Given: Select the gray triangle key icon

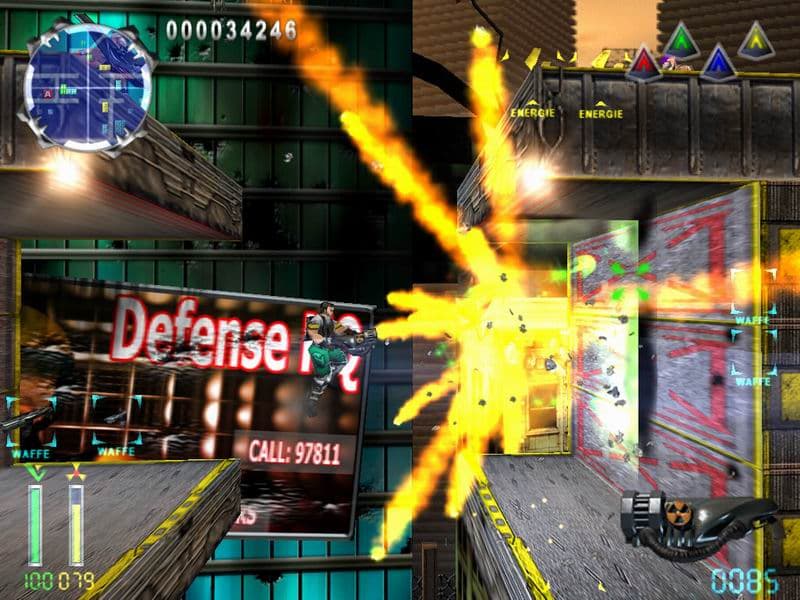Looking at the screenshot, I should tap(755, 42).
